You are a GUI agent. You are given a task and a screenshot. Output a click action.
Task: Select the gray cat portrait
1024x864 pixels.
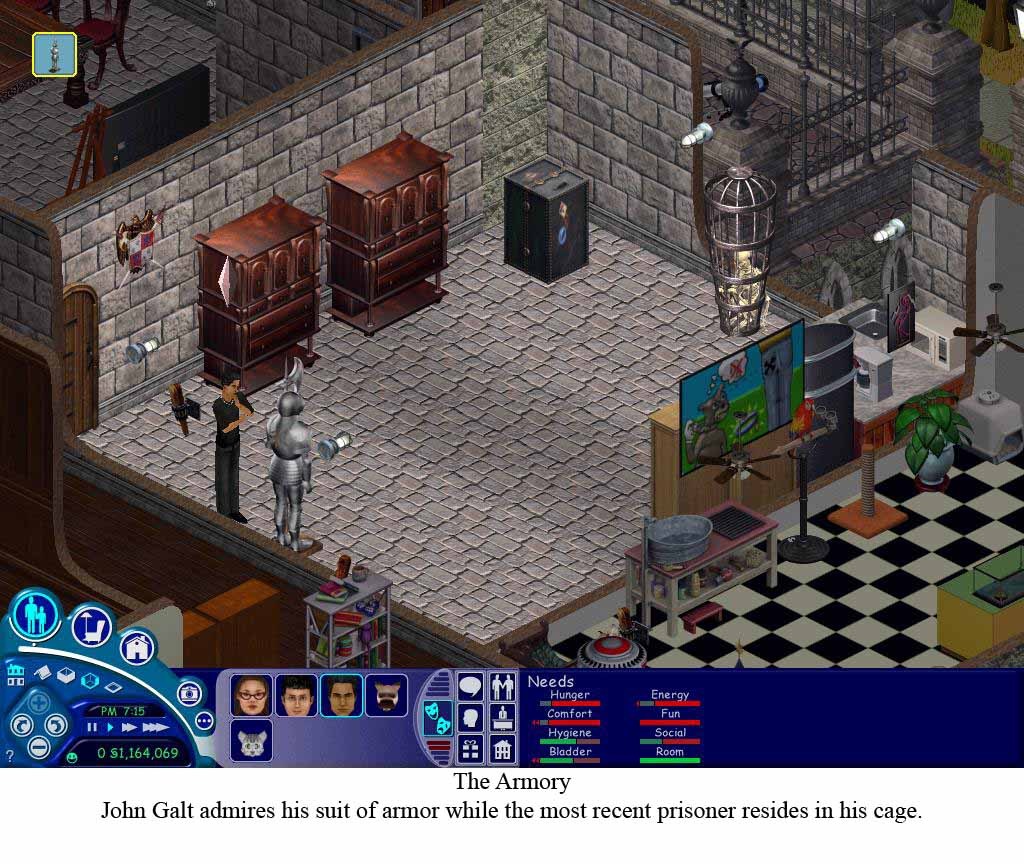click(x=251, y=741)
